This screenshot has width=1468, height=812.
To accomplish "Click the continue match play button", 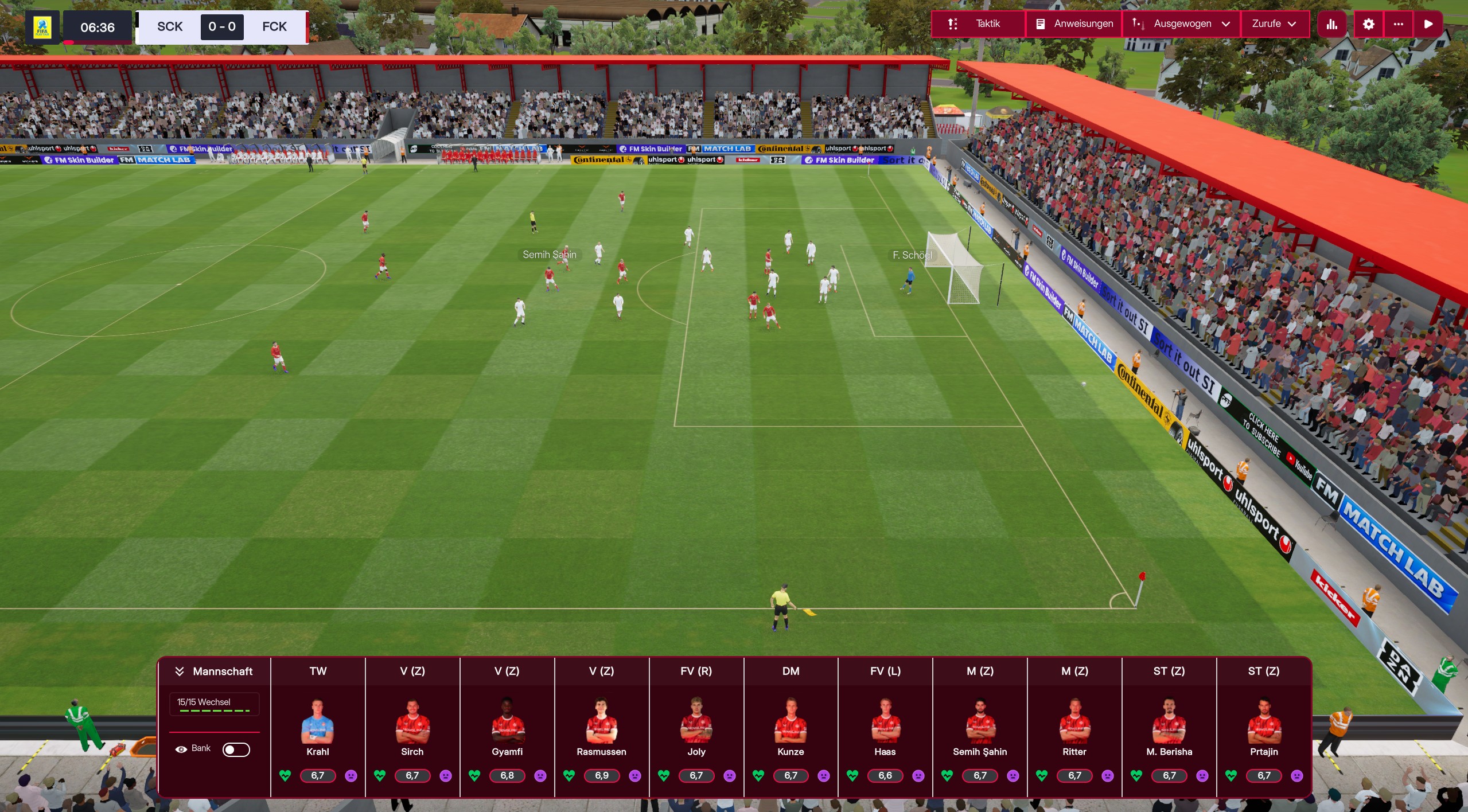I will click(x=1428, y=24).
